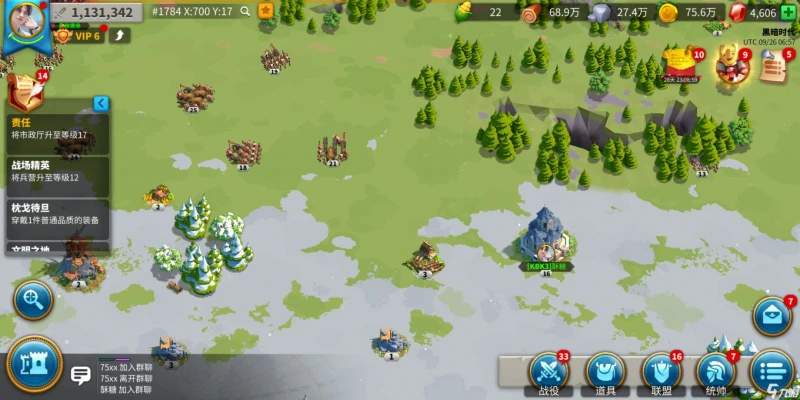Open the magnifier map search button
Viewport: 800px width, 400px height.
click(32, 299)
